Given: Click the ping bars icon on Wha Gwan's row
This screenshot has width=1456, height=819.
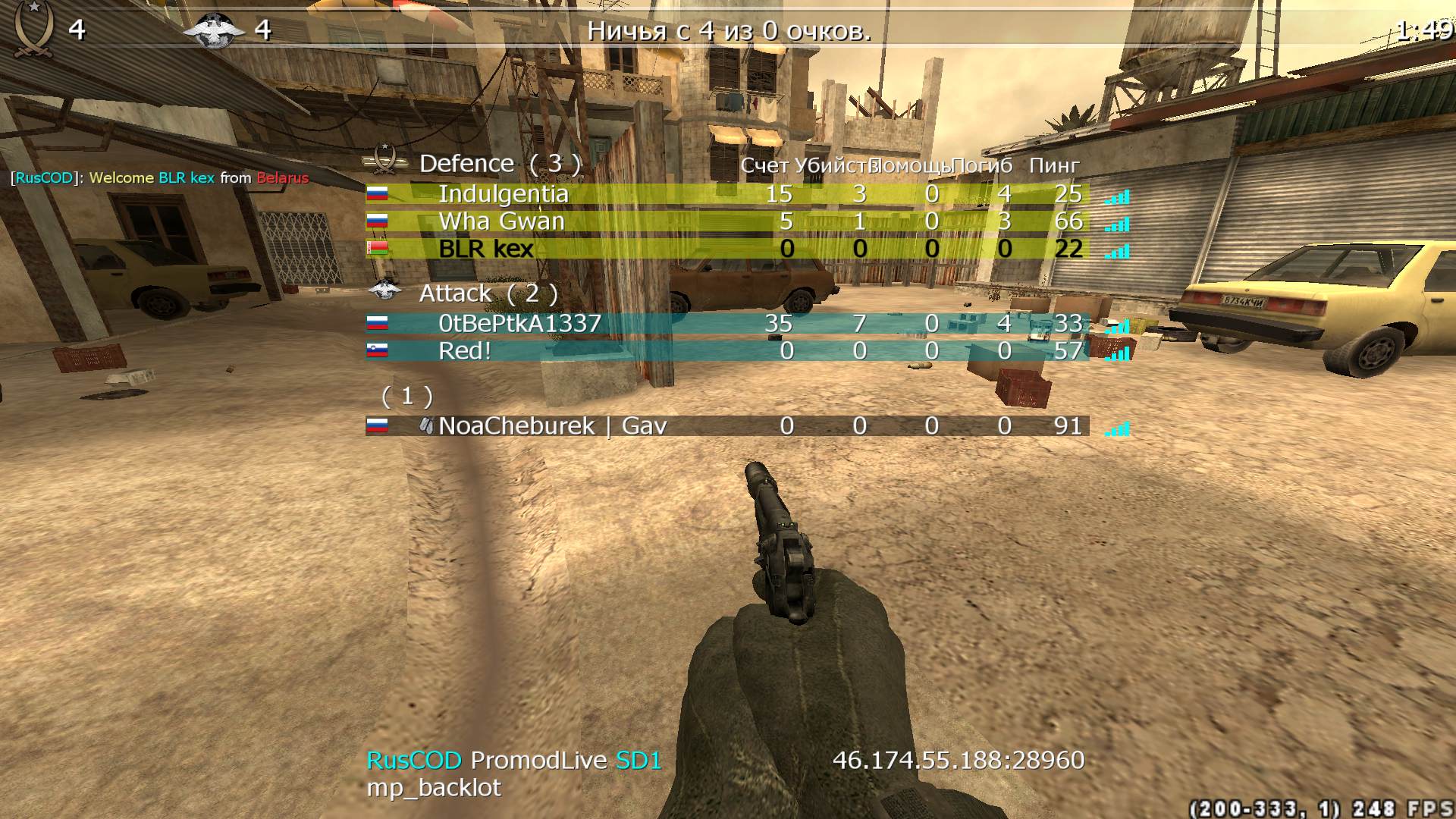Looking at the screenshot, I should click(x=1115, y=224).
